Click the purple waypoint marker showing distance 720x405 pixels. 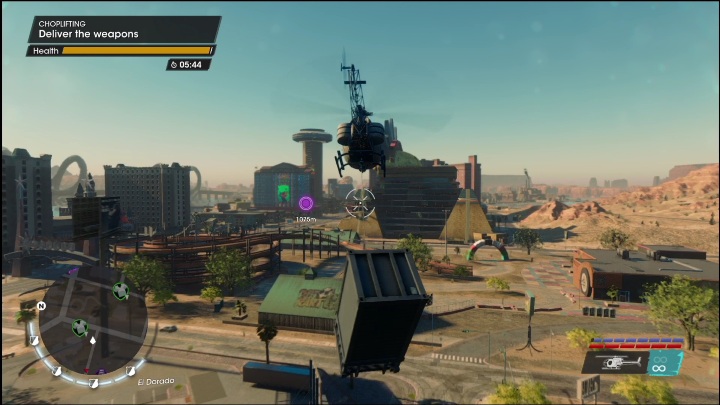point(306,203)
